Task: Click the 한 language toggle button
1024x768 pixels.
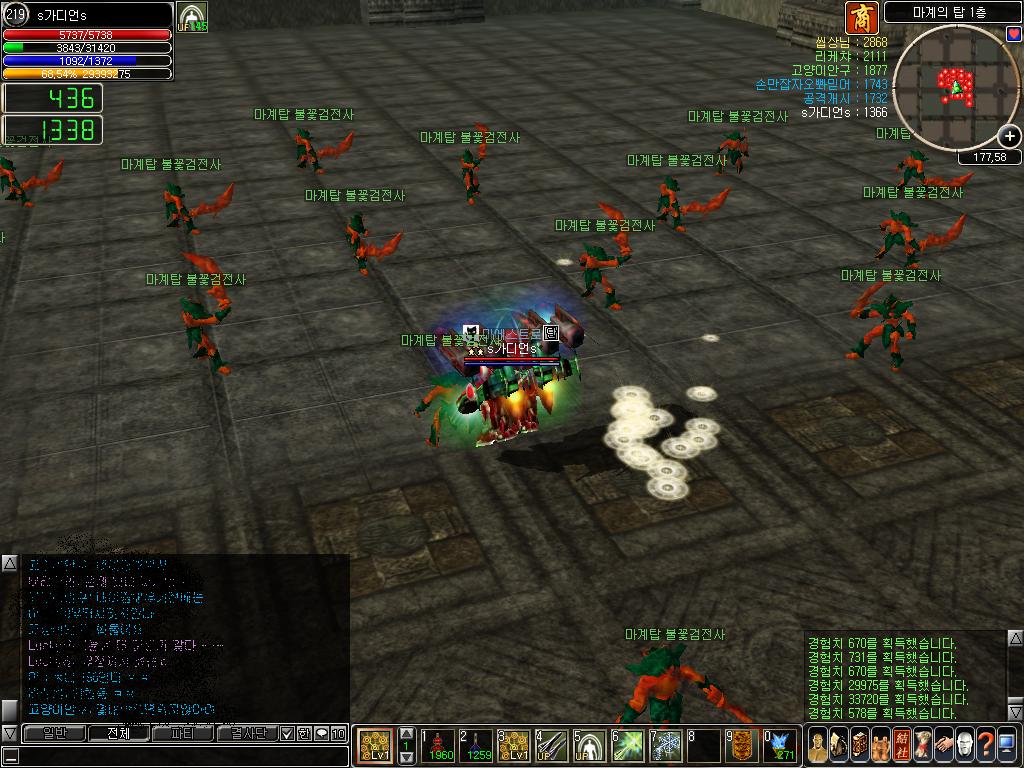Action: tap(304, 734)
